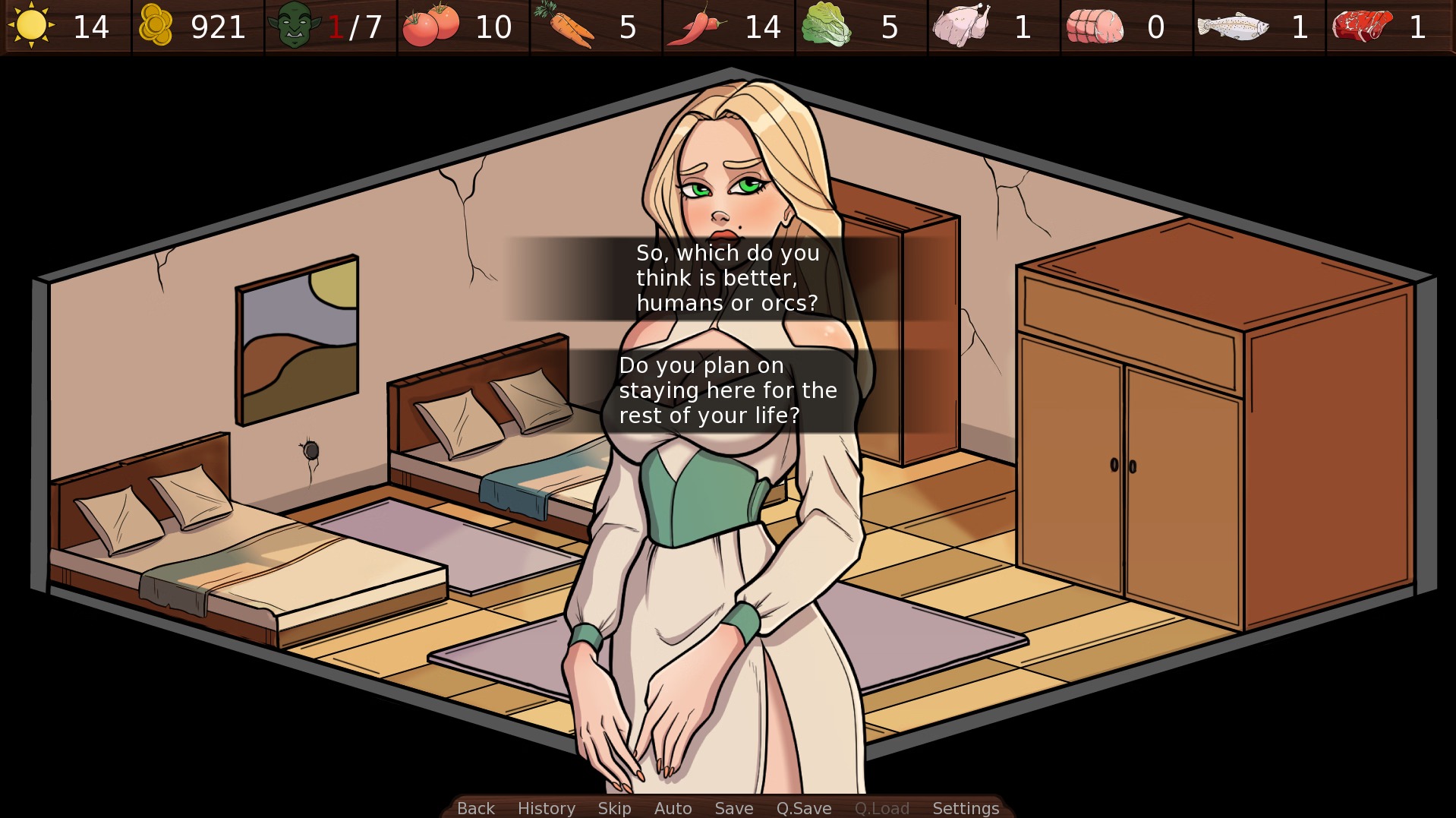Turn on Auto advance
Image resolution: width=1456 pixels, height=818 pixels.
tap(673, 808)
